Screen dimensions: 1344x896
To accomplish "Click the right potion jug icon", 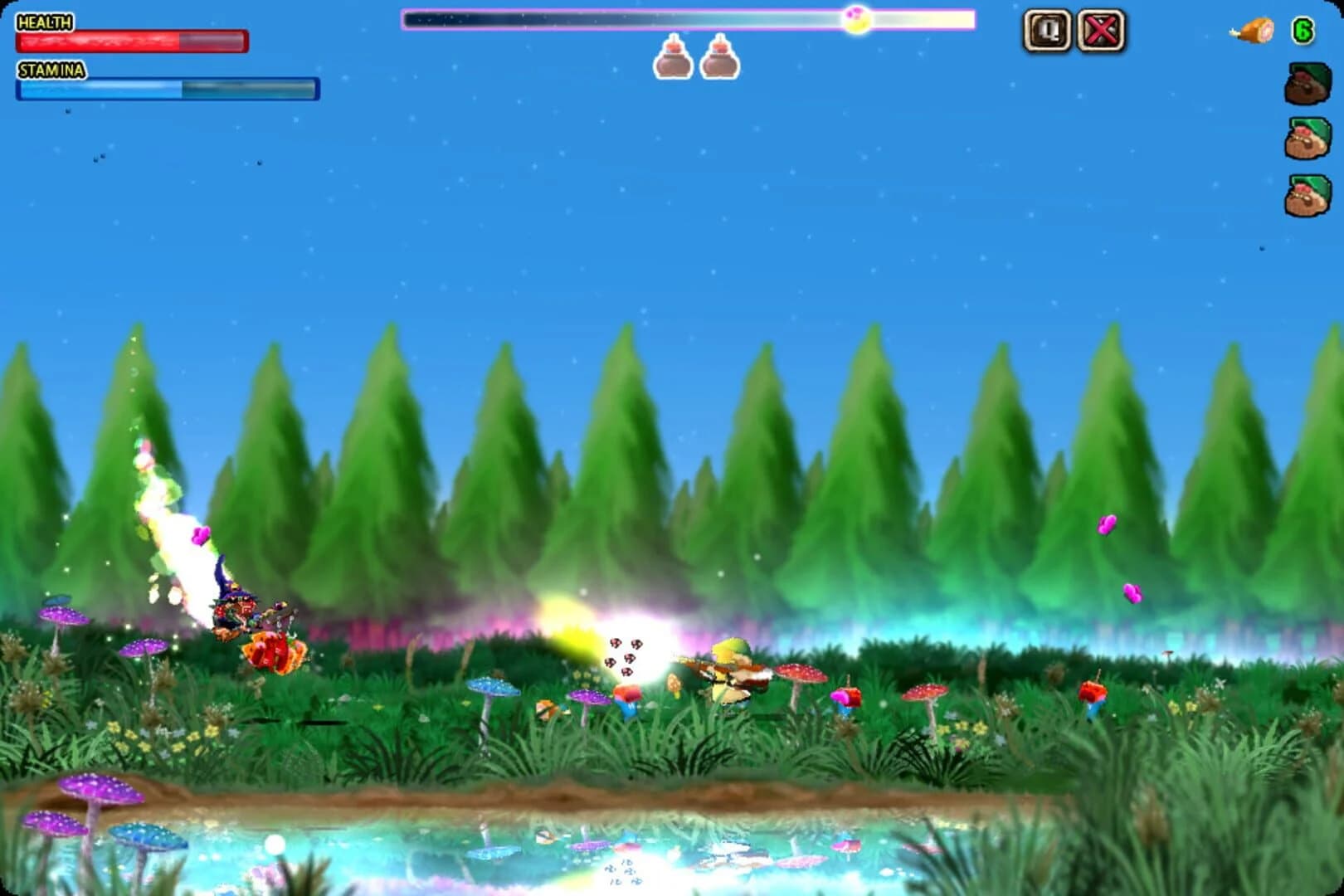I will pos(720,61).
